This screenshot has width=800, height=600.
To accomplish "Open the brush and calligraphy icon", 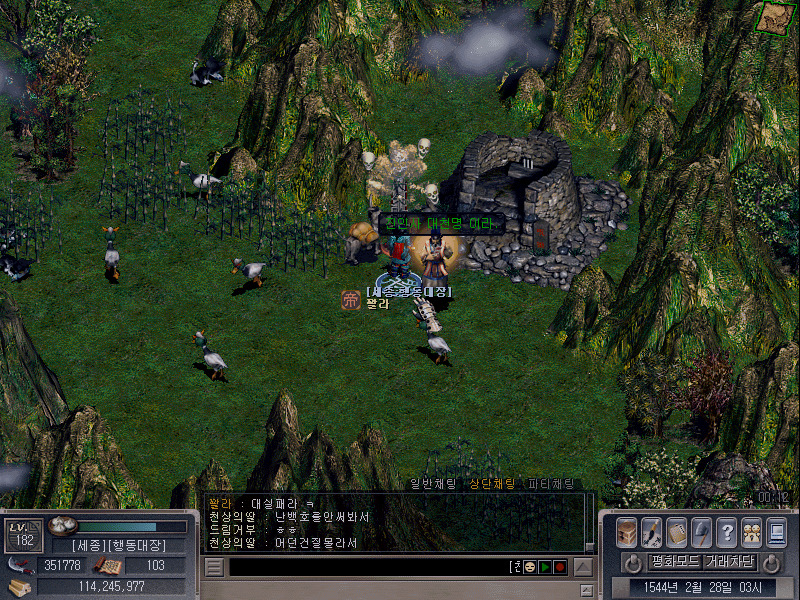I will click(651, 531).
